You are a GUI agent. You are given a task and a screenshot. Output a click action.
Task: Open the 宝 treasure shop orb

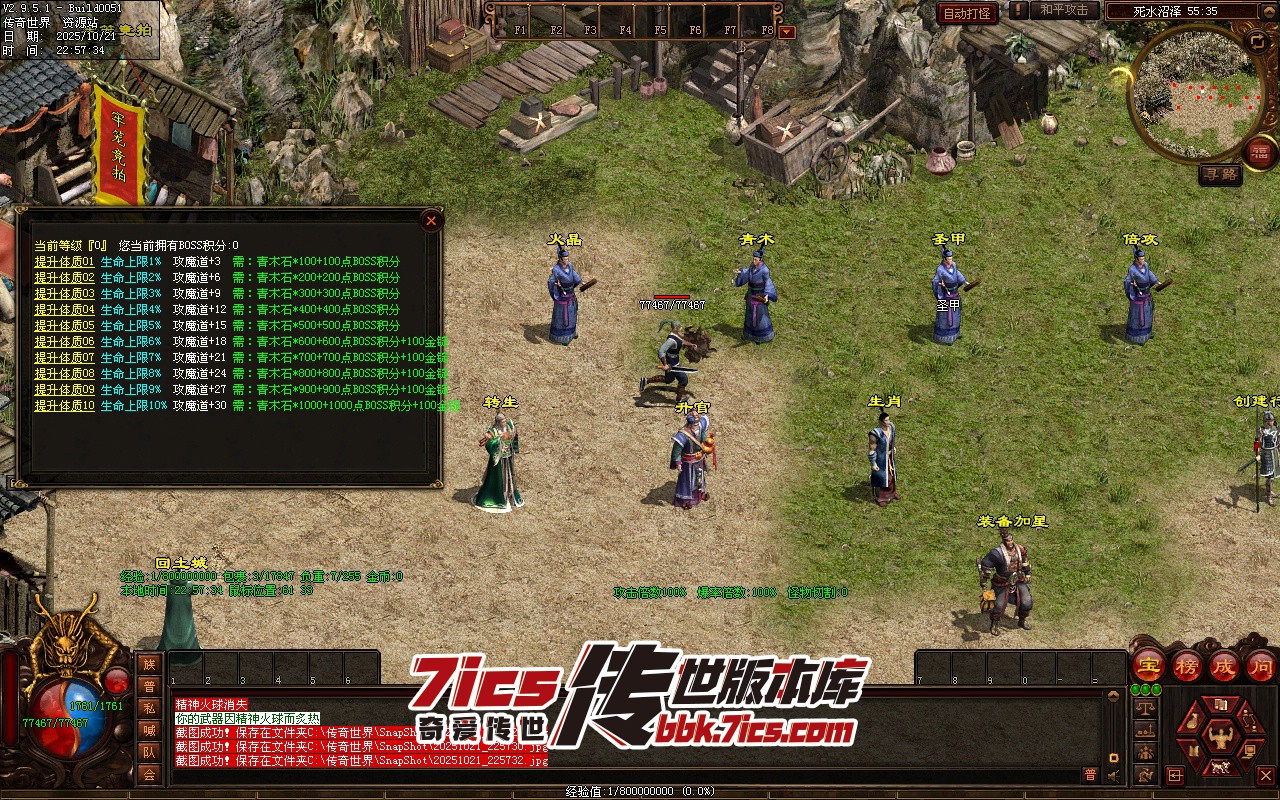[1148, 665]
